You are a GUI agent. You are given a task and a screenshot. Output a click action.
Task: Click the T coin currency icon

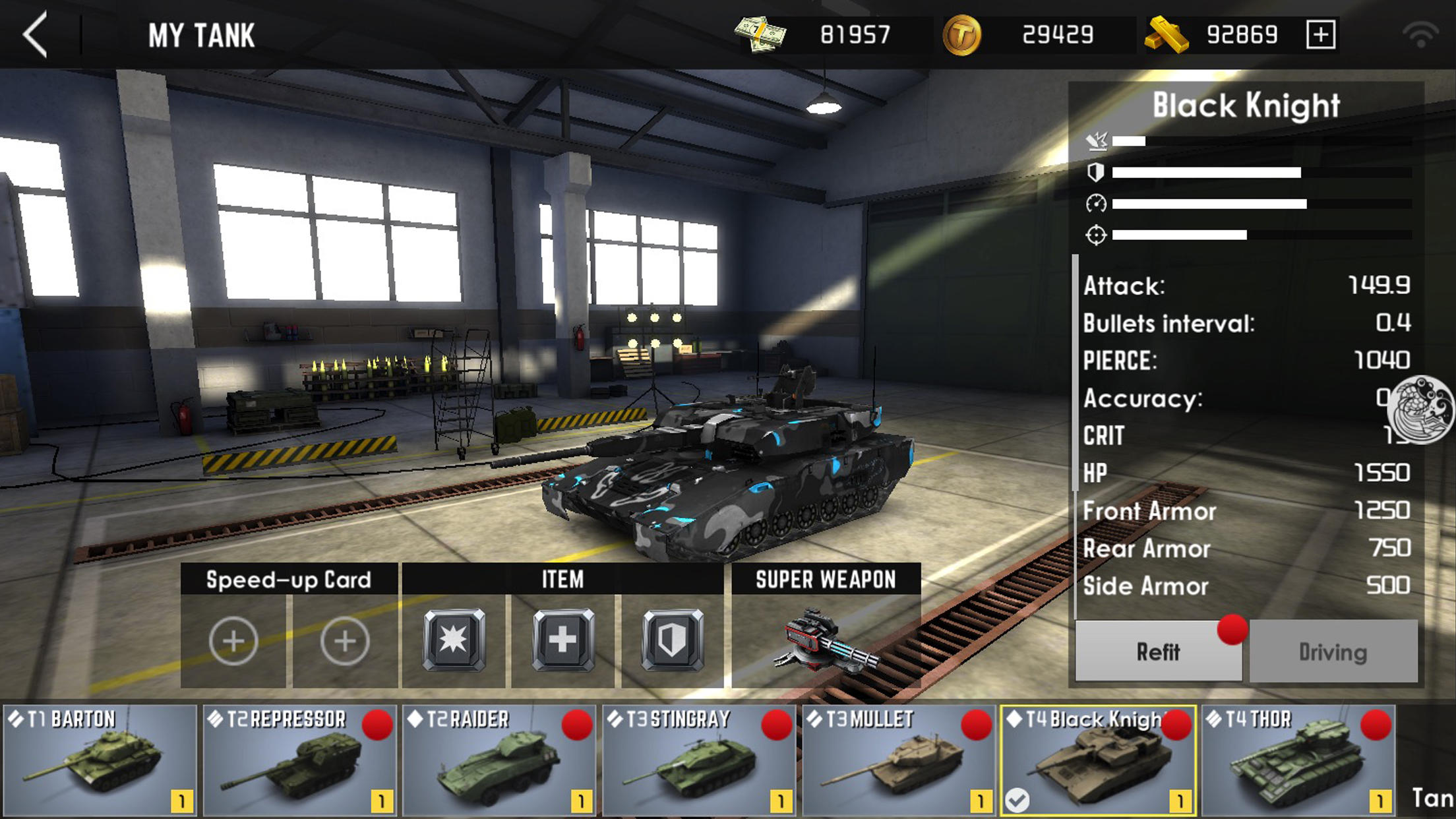[x=961, y=35]
